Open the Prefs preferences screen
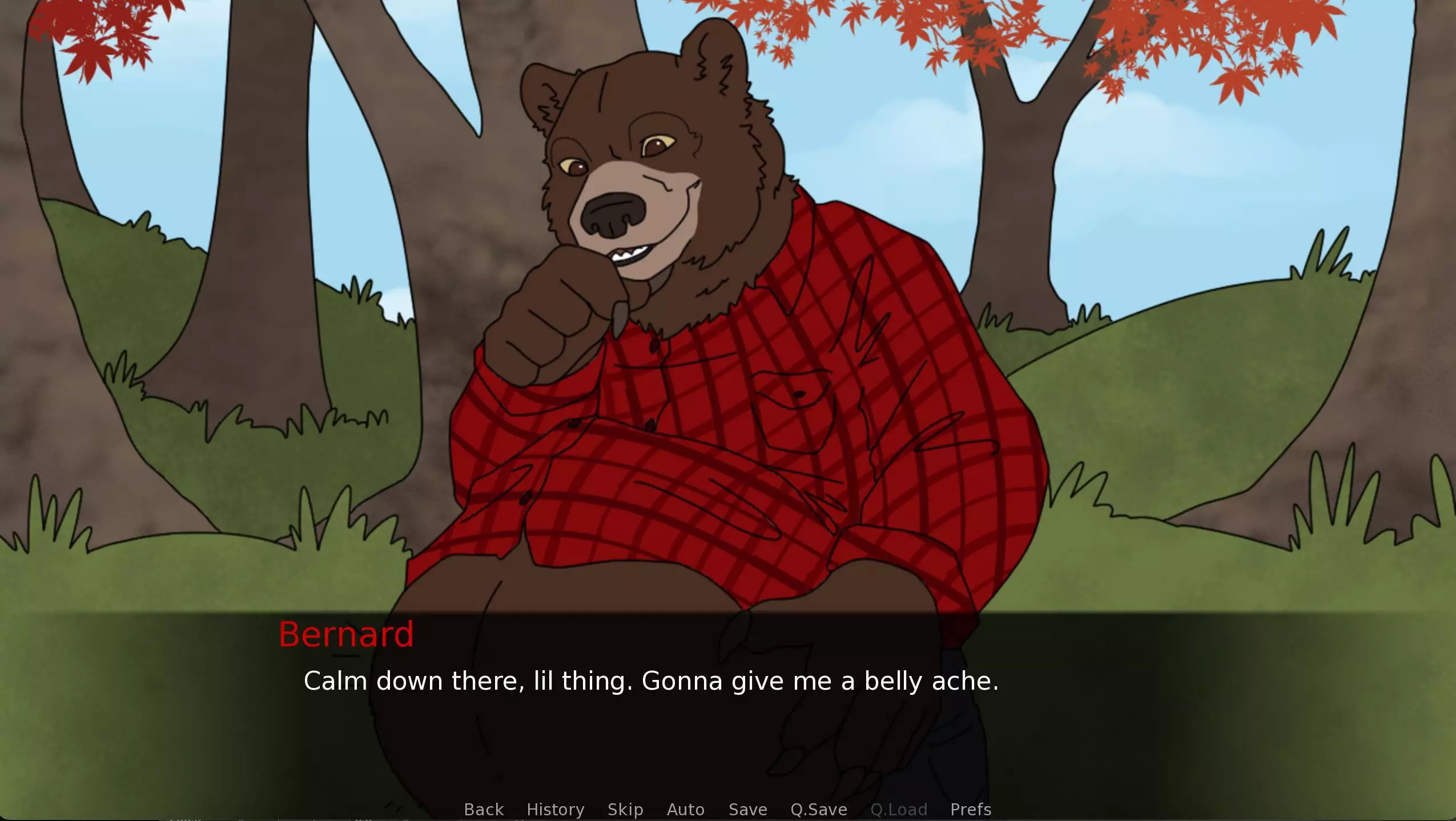The height and width of the screenshot is (821, 1456). point(971,809)
